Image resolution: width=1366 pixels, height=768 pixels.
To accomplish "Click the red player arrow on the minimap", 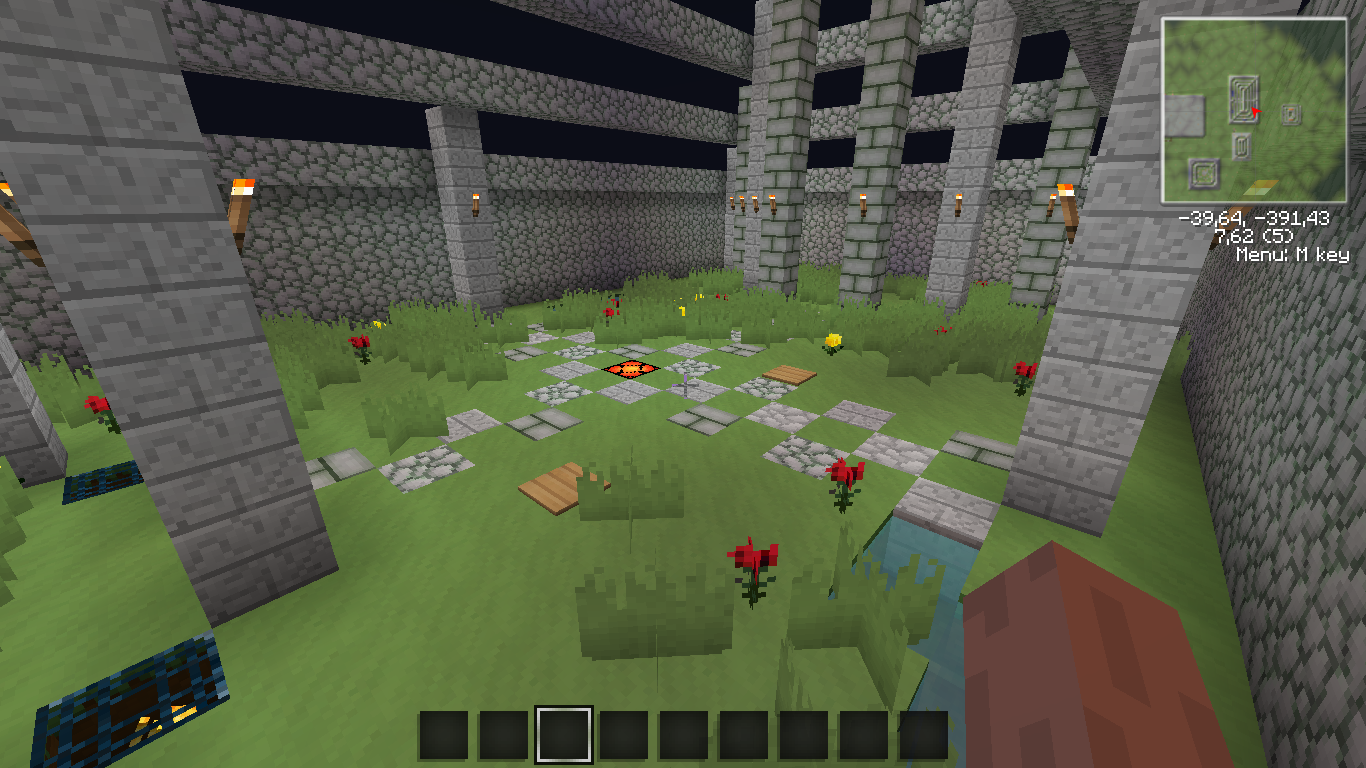I will click(x=1255, y=113).
